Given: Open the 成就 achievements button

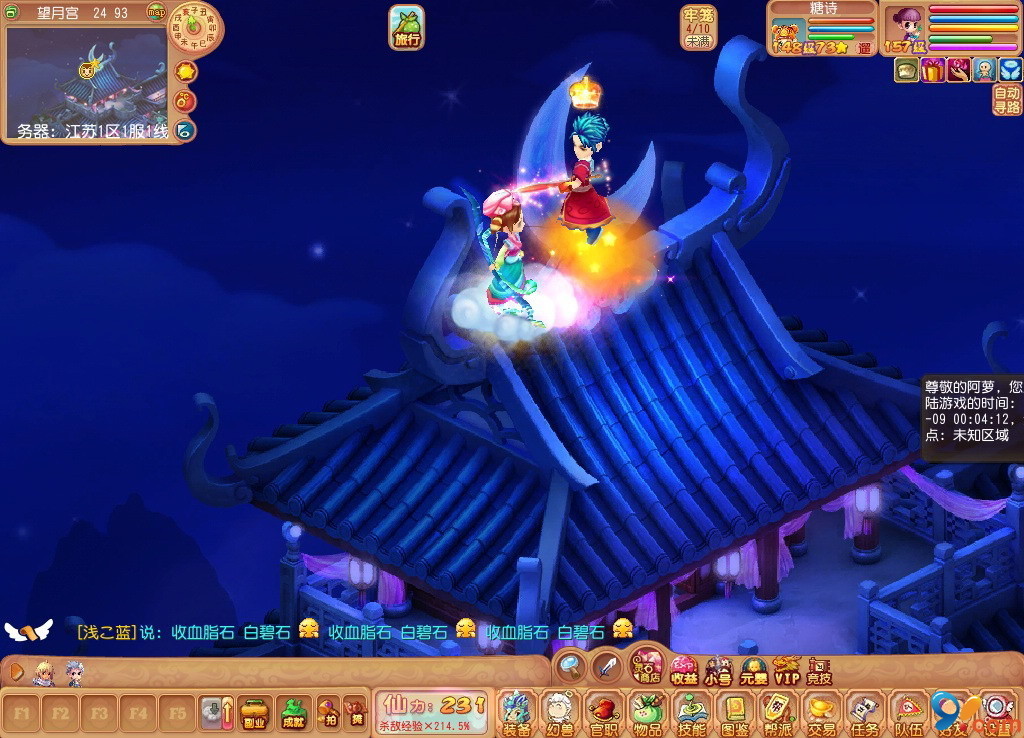Looking at the screenshot, I should 292,712.
